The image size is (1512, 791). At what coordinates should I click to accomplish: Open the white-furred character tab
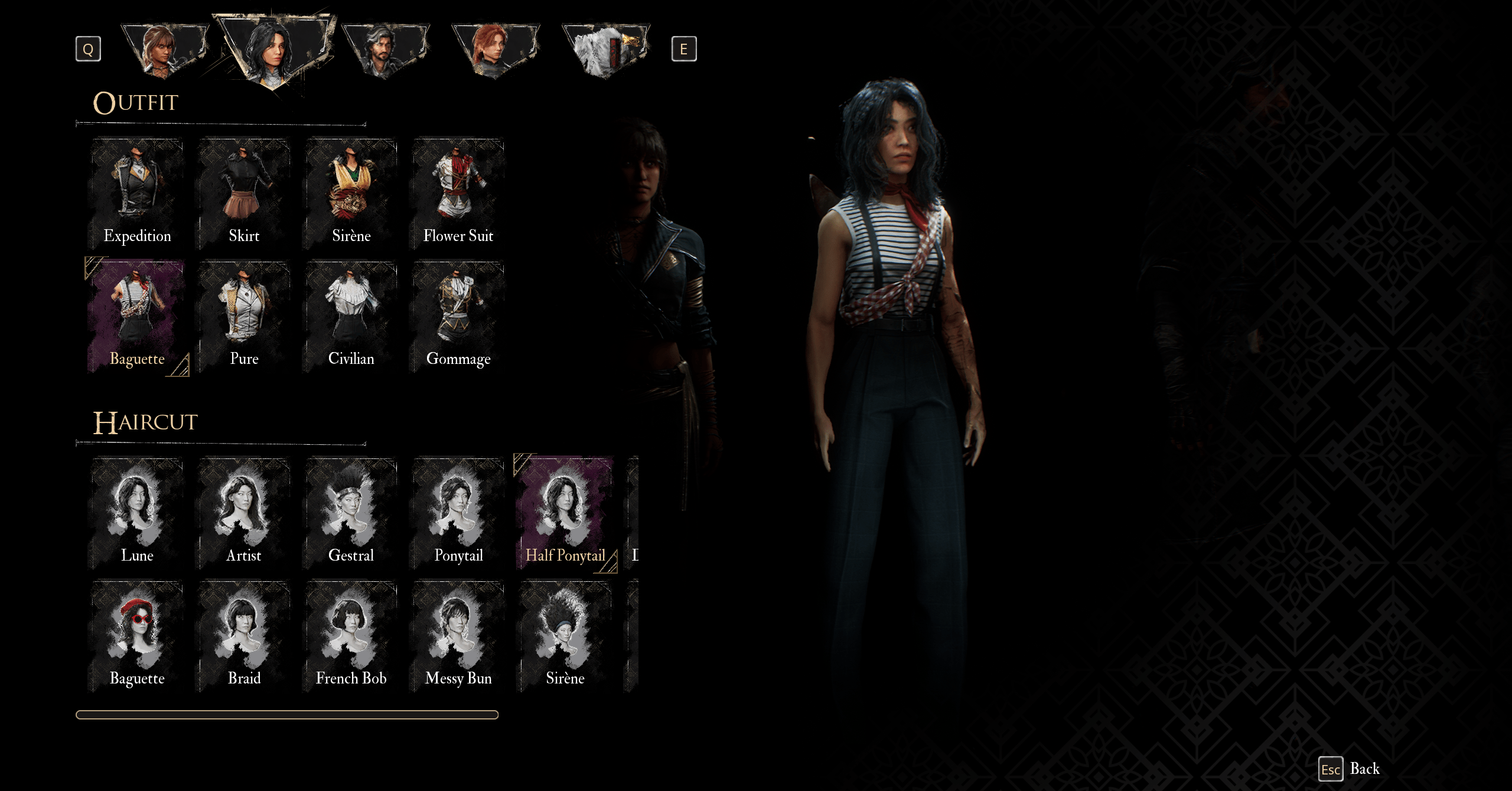point(605,50)
